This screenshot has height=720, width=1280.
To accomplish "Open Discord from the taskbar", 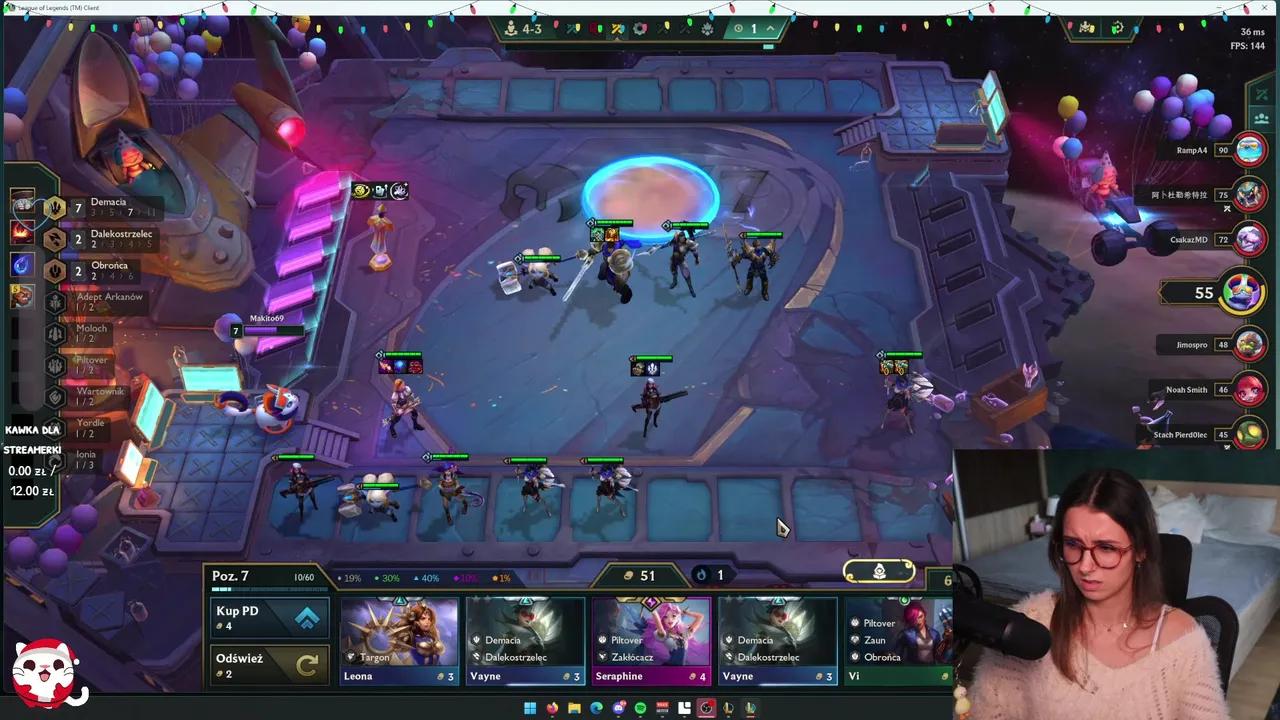I will click(618, 708).
